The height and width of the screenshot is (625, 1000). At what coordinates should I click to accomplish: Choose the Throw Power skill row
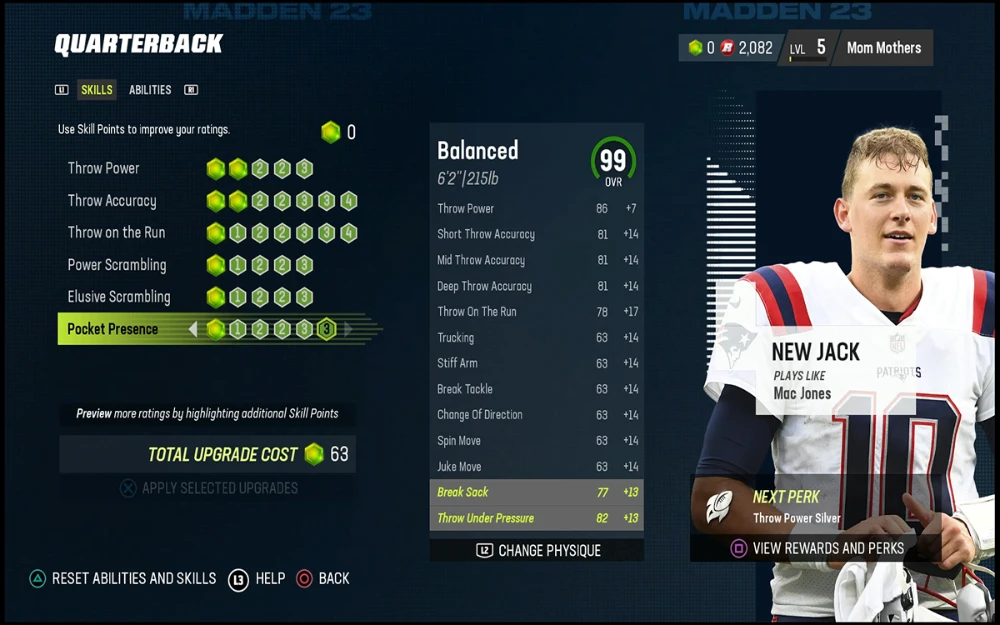pyautogui.click(x=104, y=168)
